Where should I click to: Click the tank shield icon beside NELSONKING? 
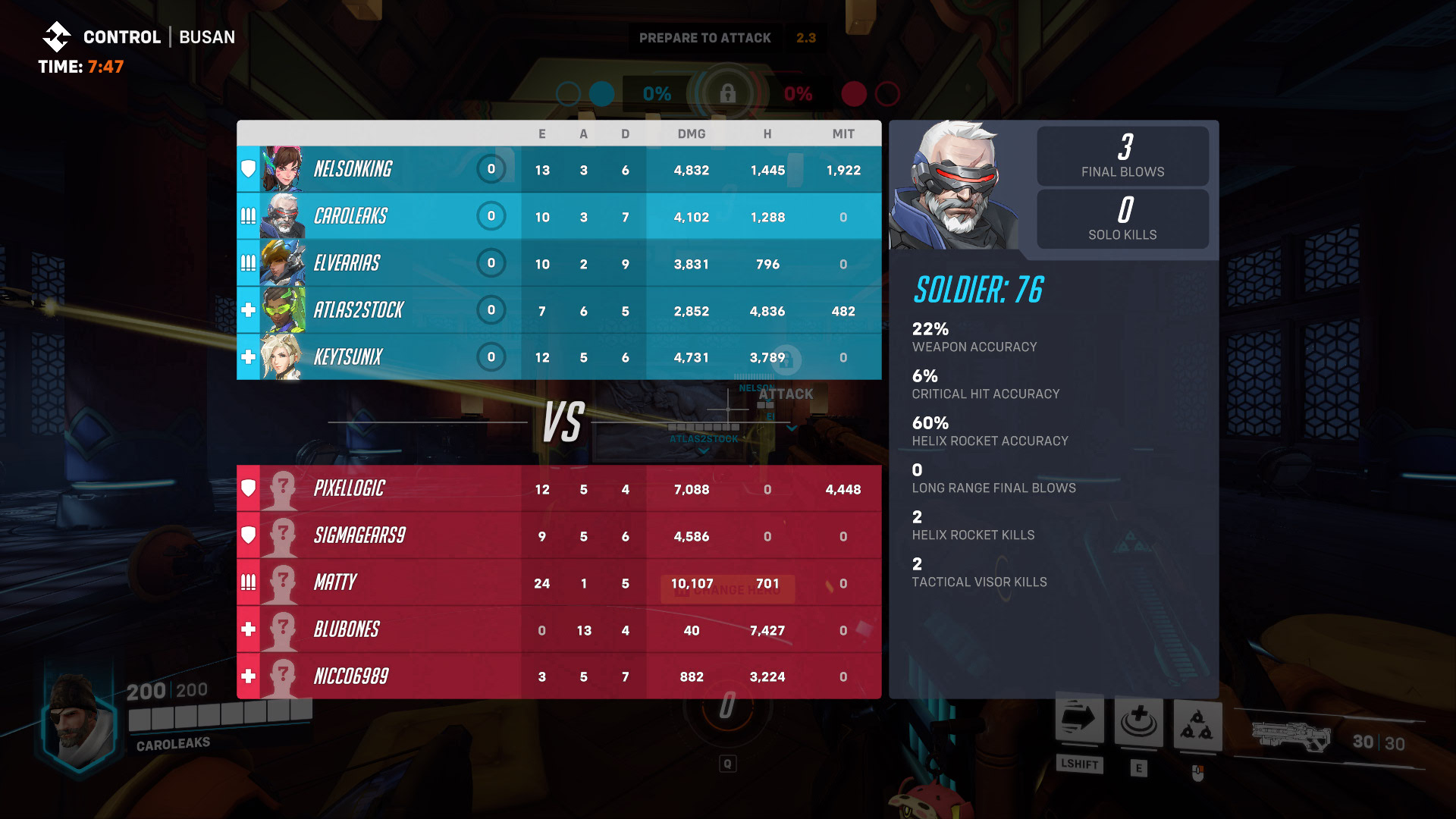(247, 169)
